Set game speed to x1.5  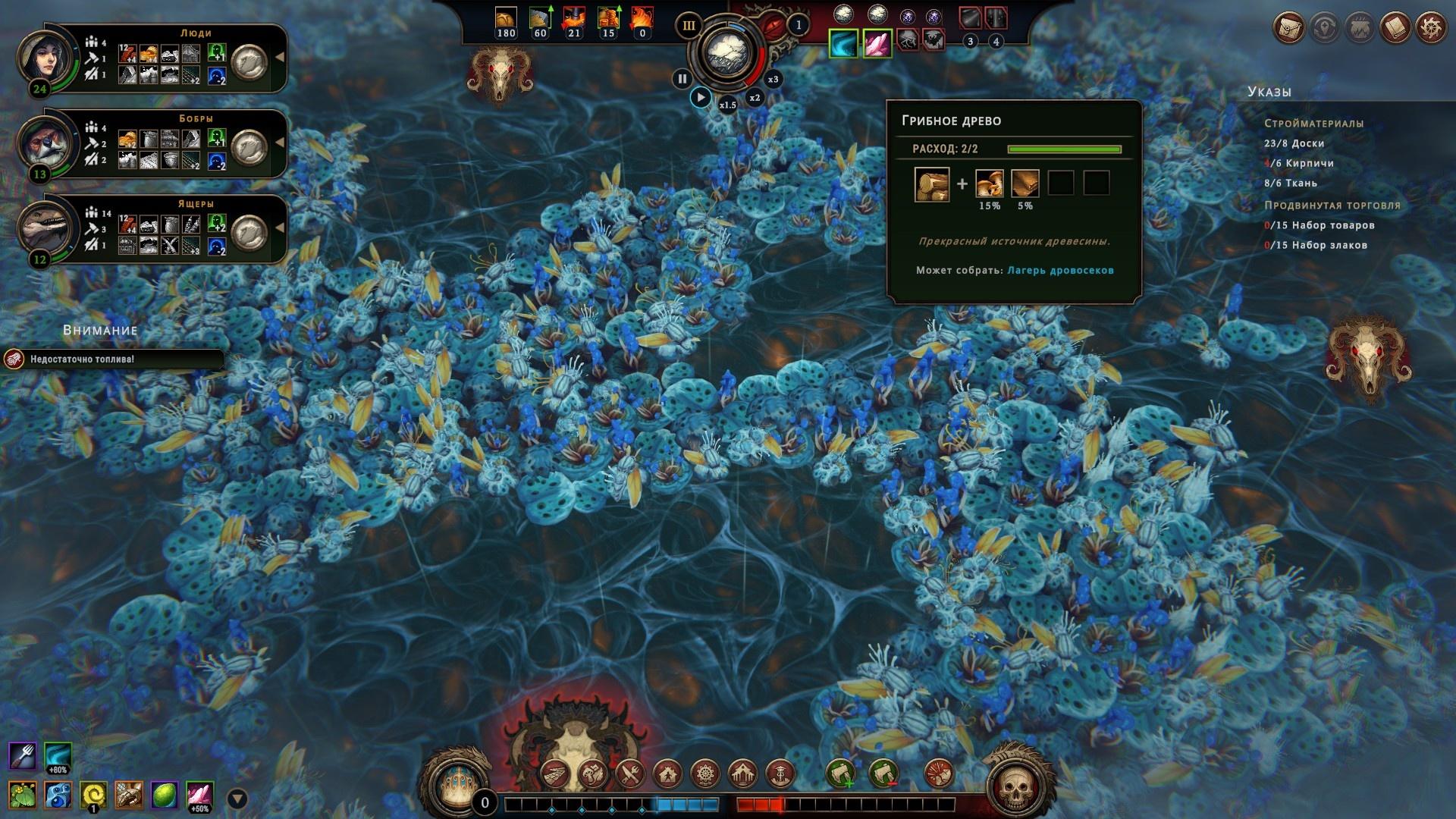[727, 104]
